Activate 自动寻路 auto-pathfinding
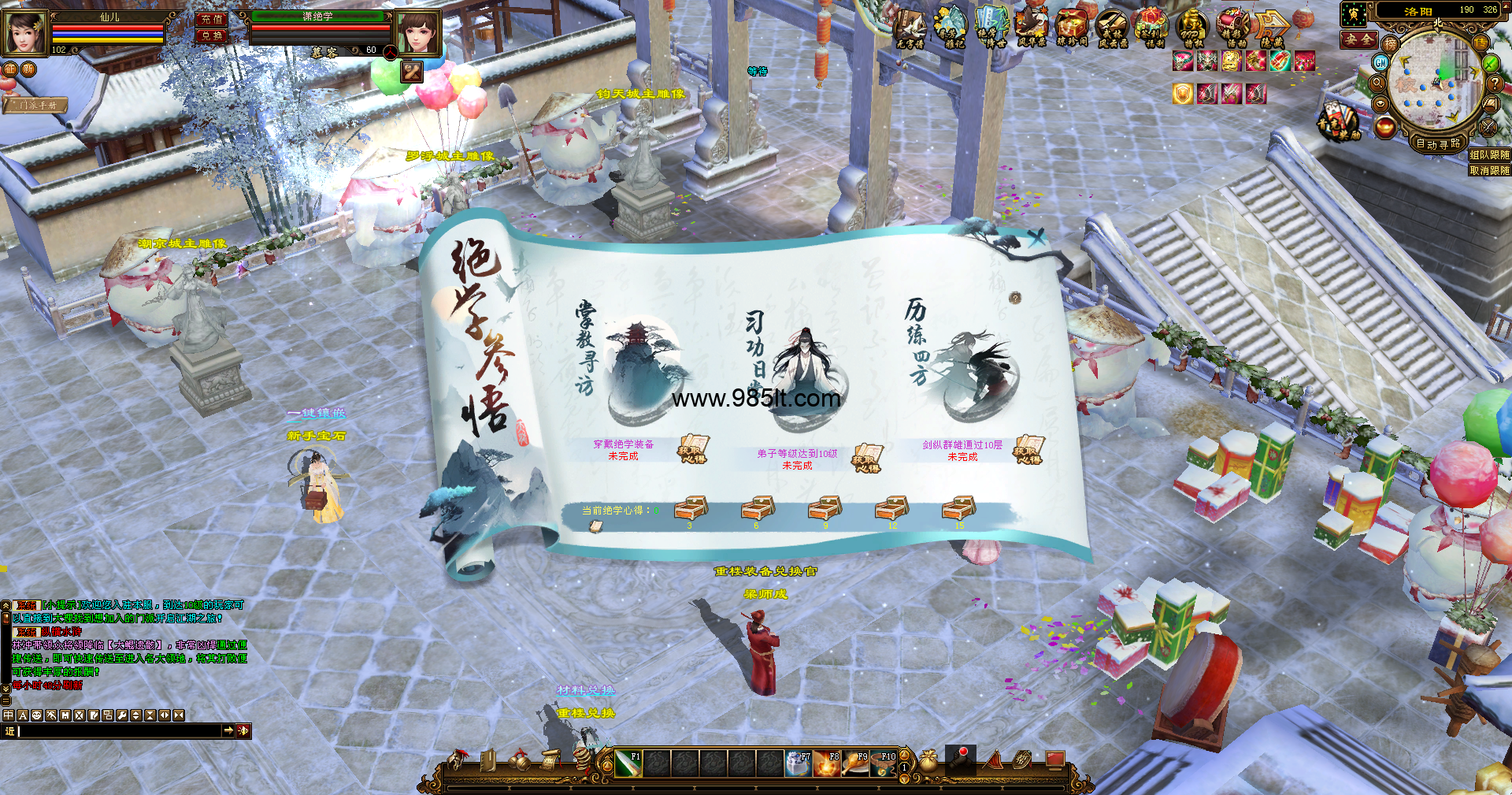The image size is (1512, 795). (x=1438, y=143)
